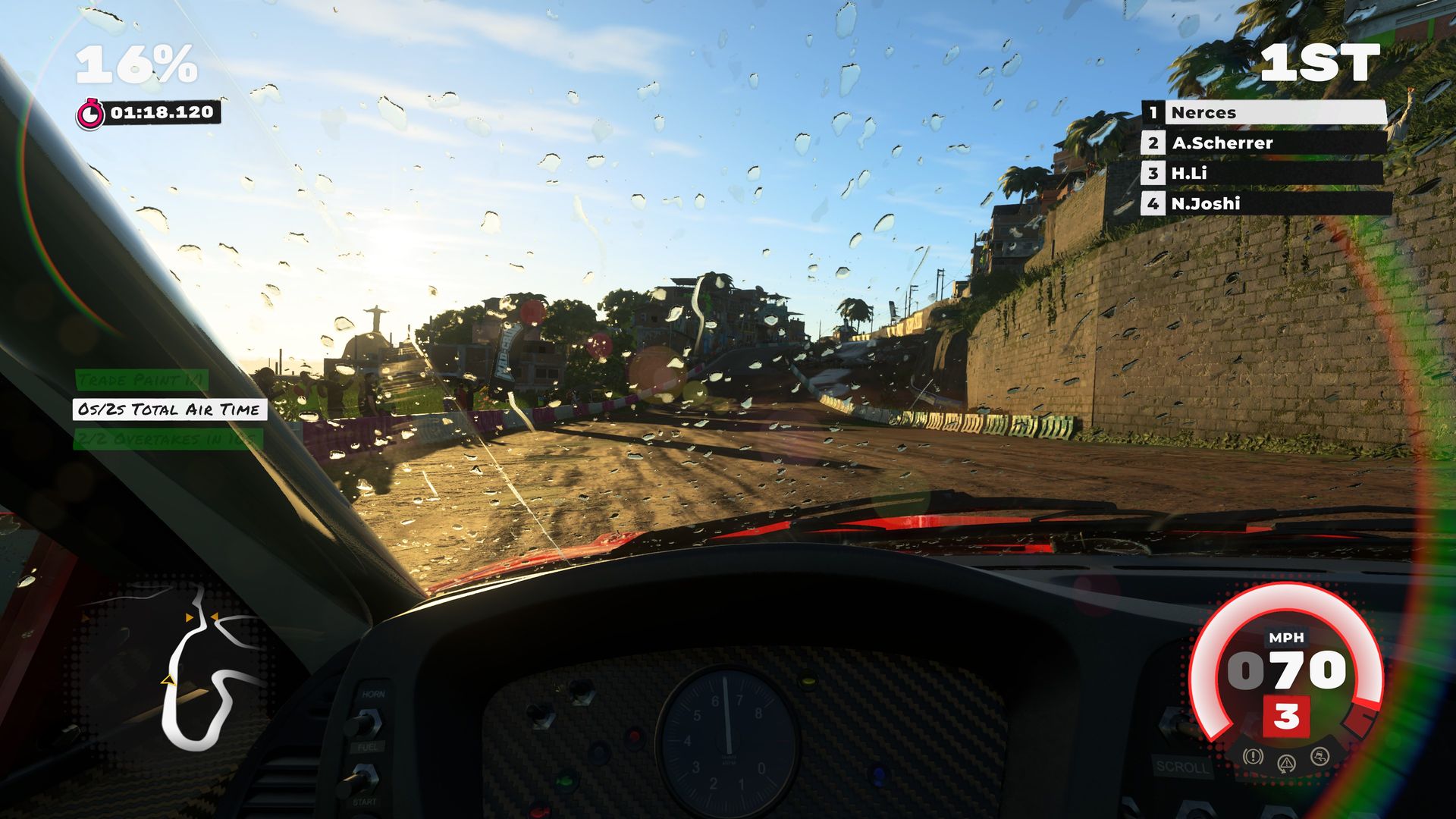1456x819 pixels.
Task: Open the Total Air Time objective
Action: [x=170, y=410]
